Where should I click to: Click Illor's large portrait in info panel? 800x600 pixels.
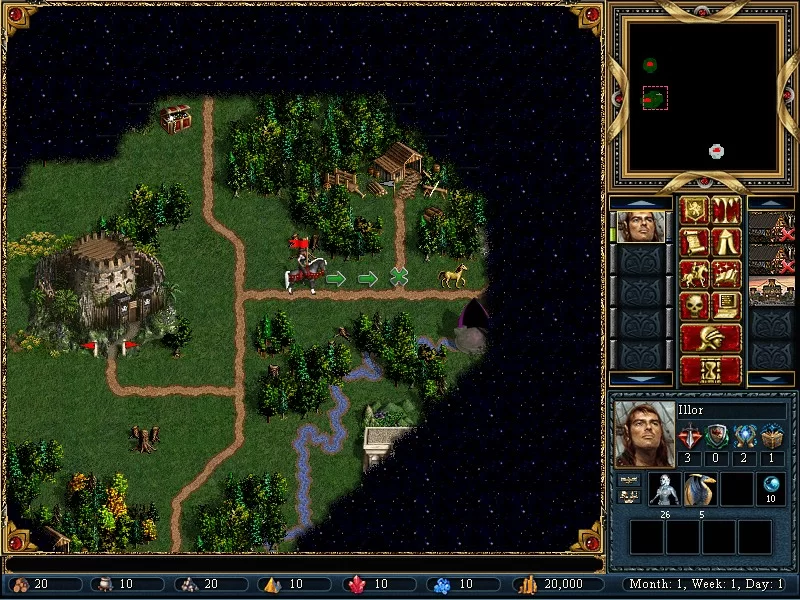coord(641,433)
